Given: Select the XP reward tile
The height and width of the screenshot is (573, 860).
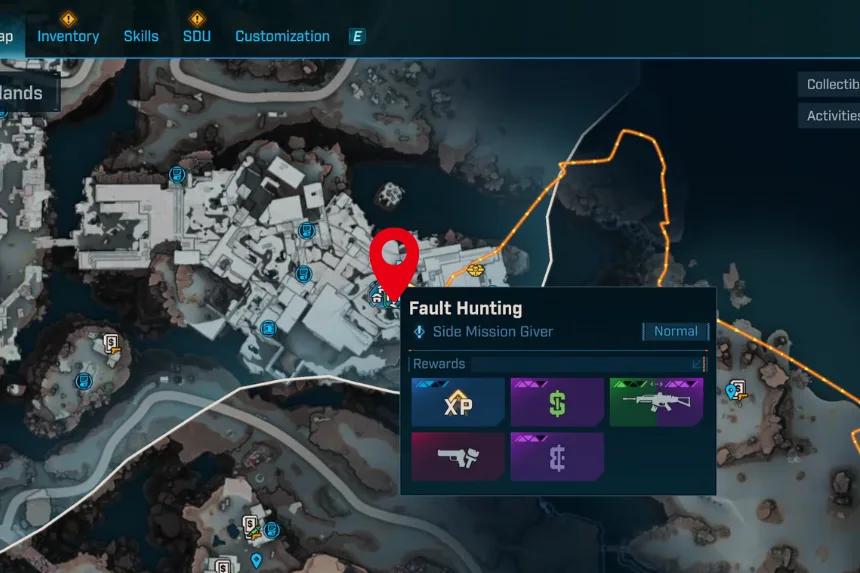Looking at the screenshot, I should click(x=457, y=403).
